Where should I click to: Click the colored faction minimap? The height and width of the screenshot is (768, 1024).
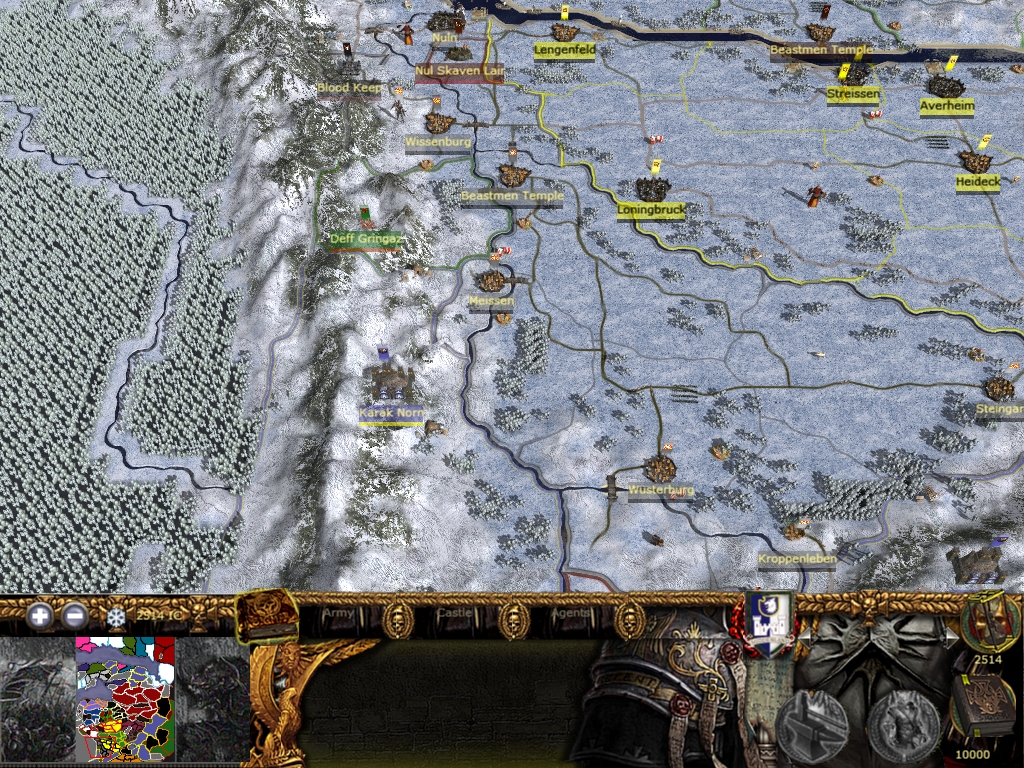[125, 698]
